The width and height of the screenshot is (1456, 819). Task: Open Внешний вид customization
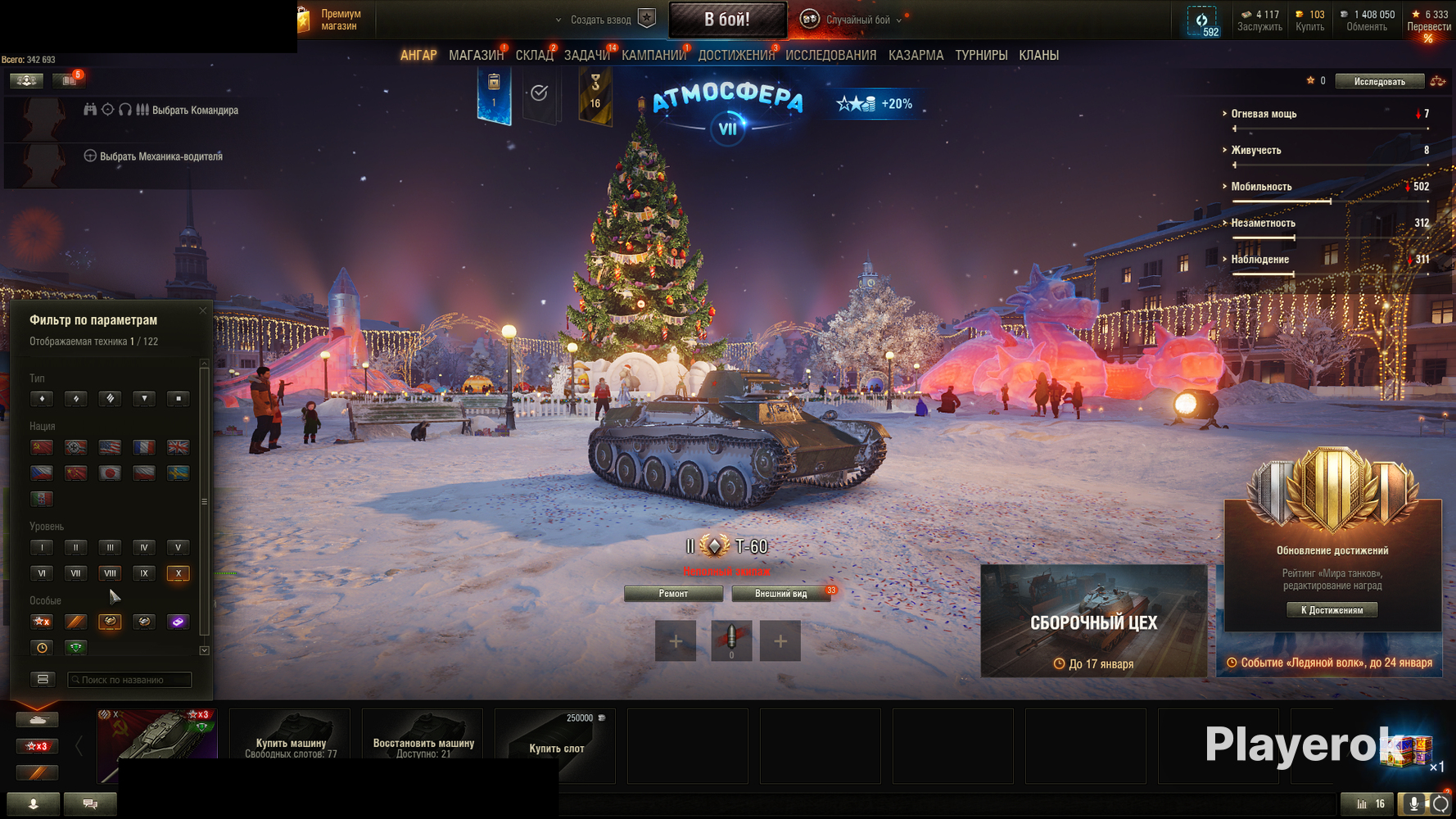click(780, 594)
